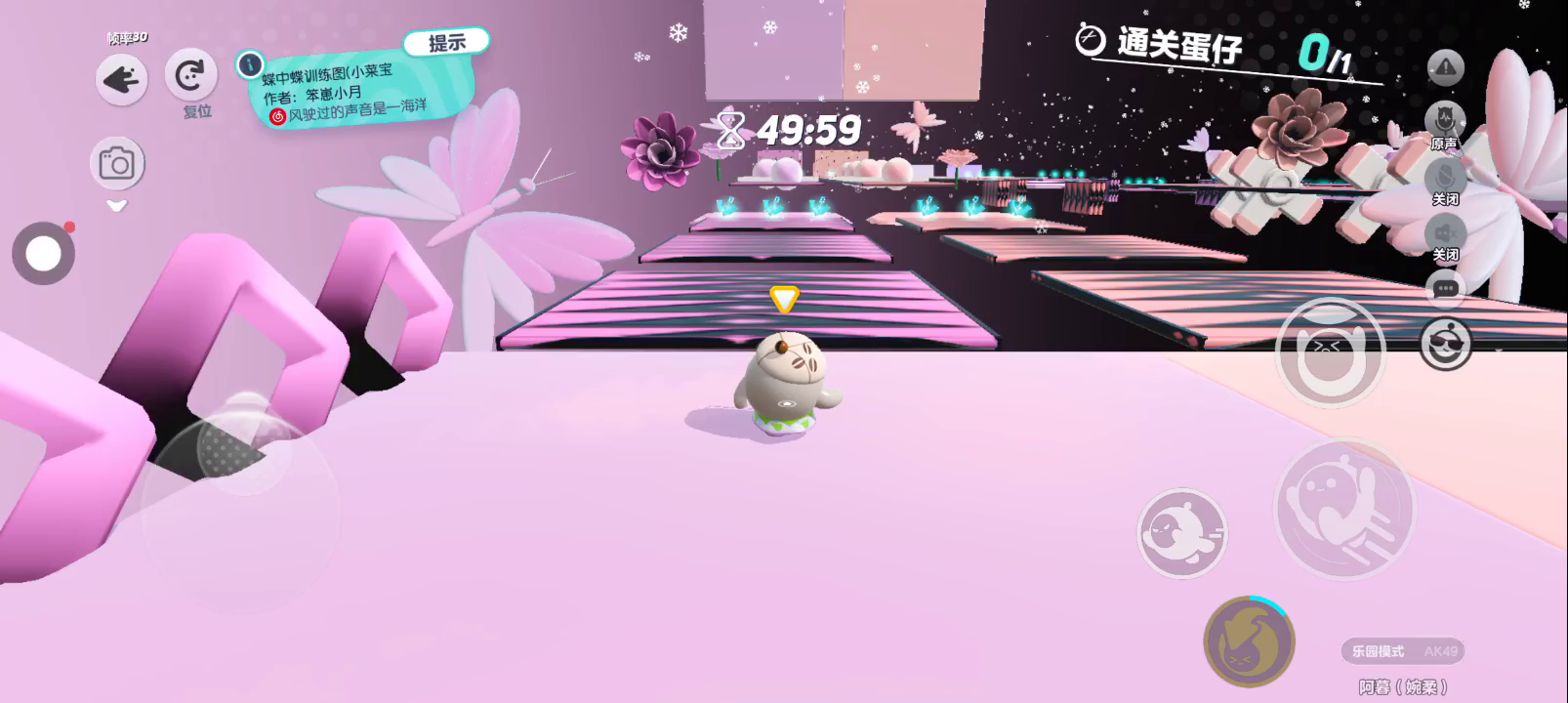Open the chat speech bubble
The width and height of the screenshot is (1568, 703).
coord(1445,289)
